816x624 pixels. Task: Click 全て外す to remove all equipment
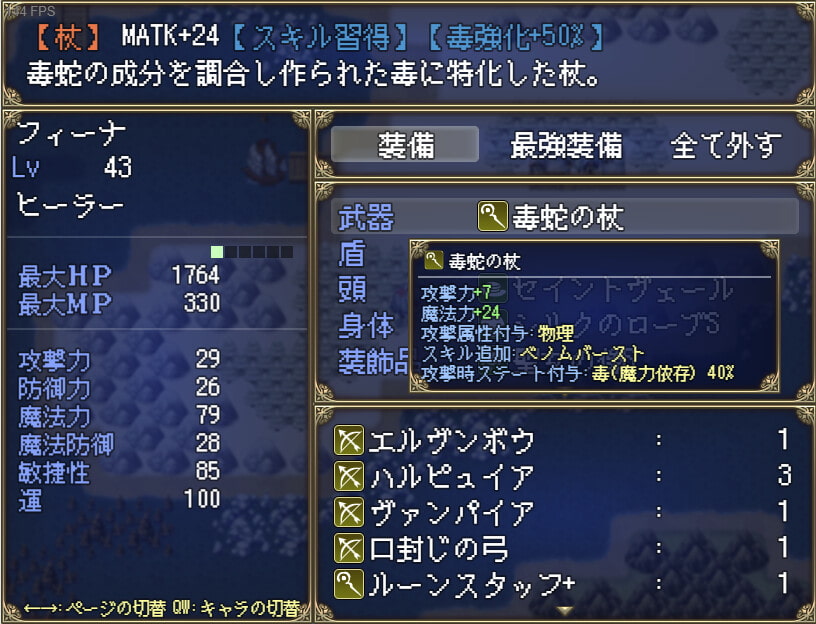pyautogui.click(x=725, y=146)
